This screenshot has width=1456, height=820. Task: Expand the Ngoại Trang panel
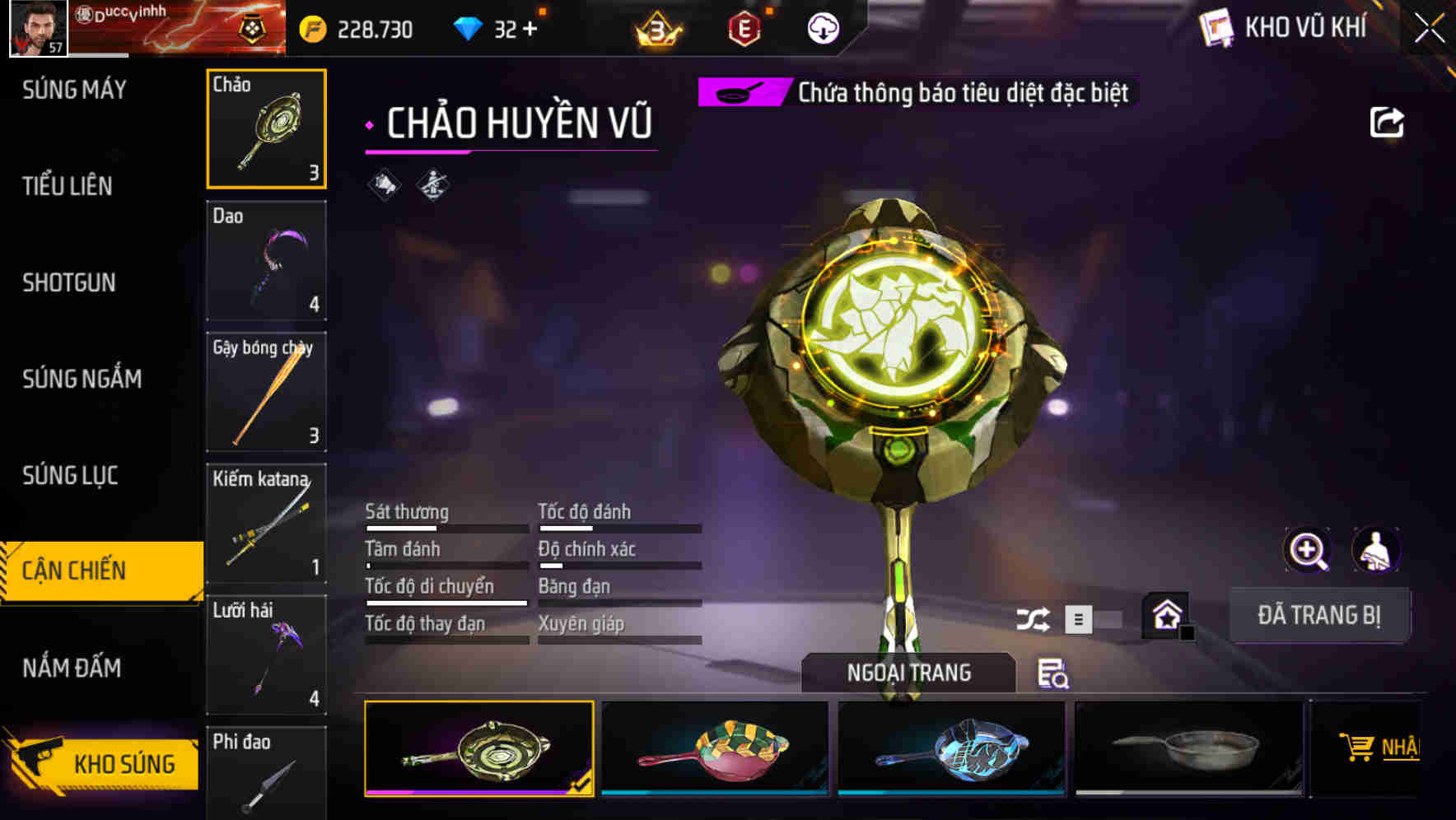click(908, 672)
